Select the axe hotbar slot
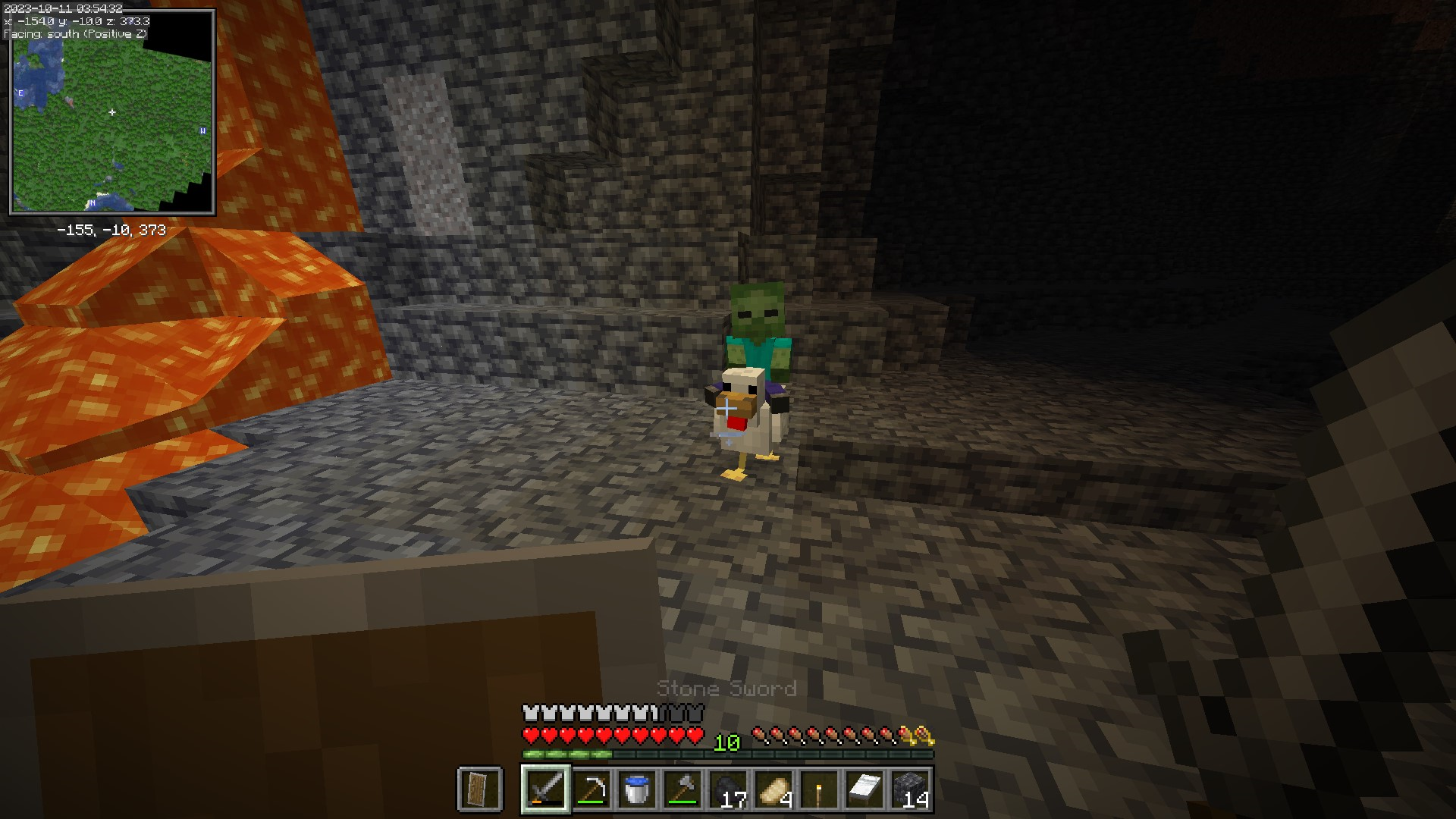The width and height of the screenshot is (1456, 819). point(682,789)
